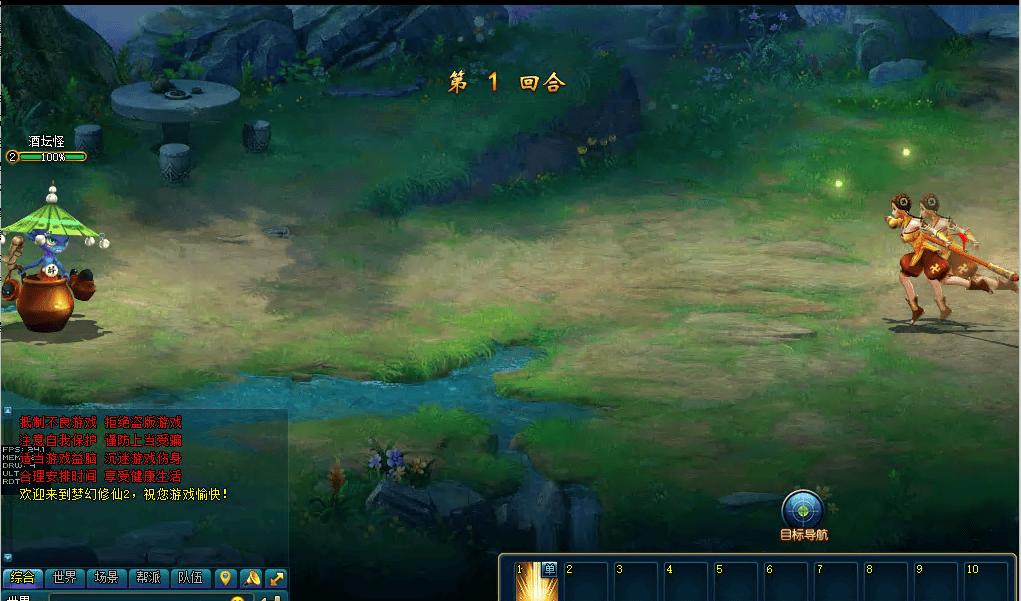1021x601 pixels.
Task: Select the 场景 chat tab
Action: point(106,578)
